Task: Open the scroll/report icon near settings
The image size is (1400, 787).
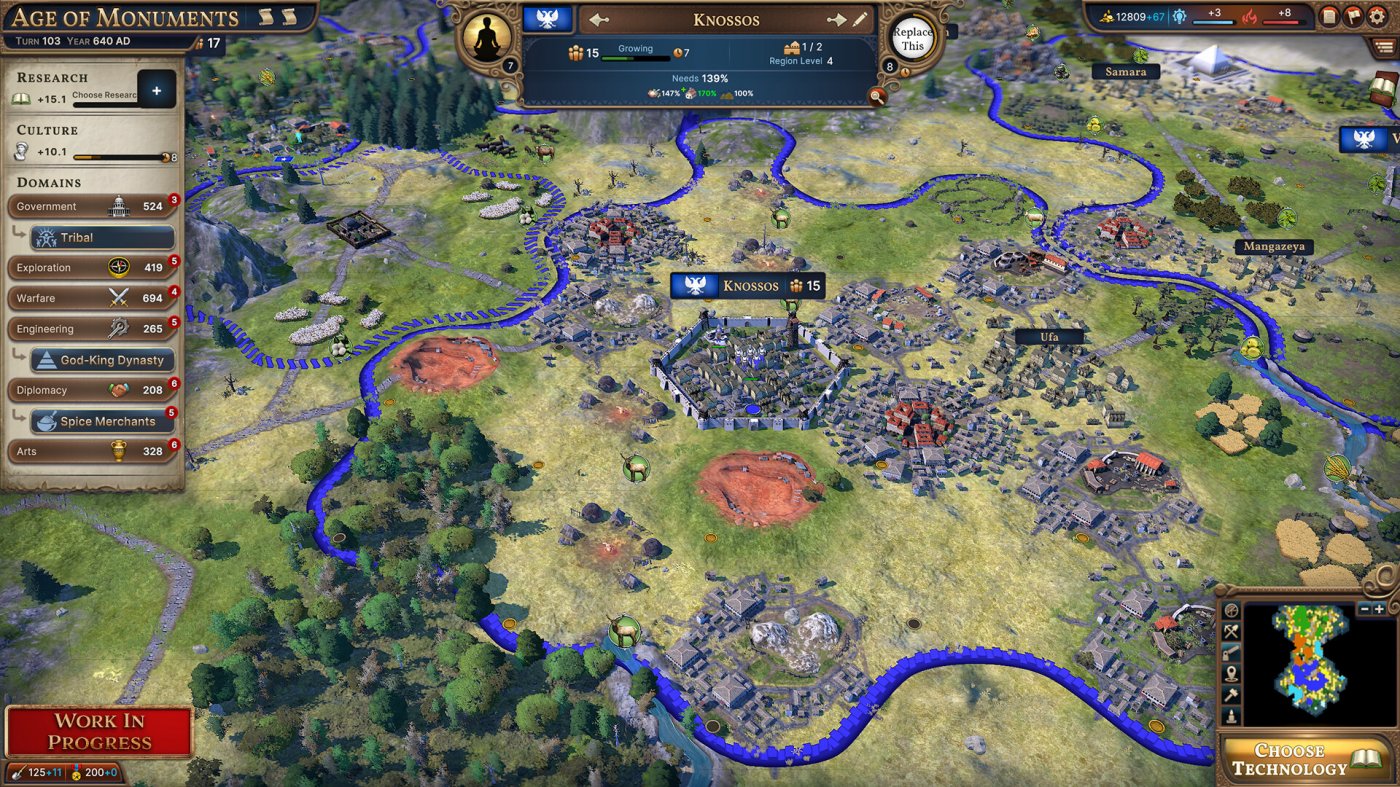Action: pos(1331,15)
